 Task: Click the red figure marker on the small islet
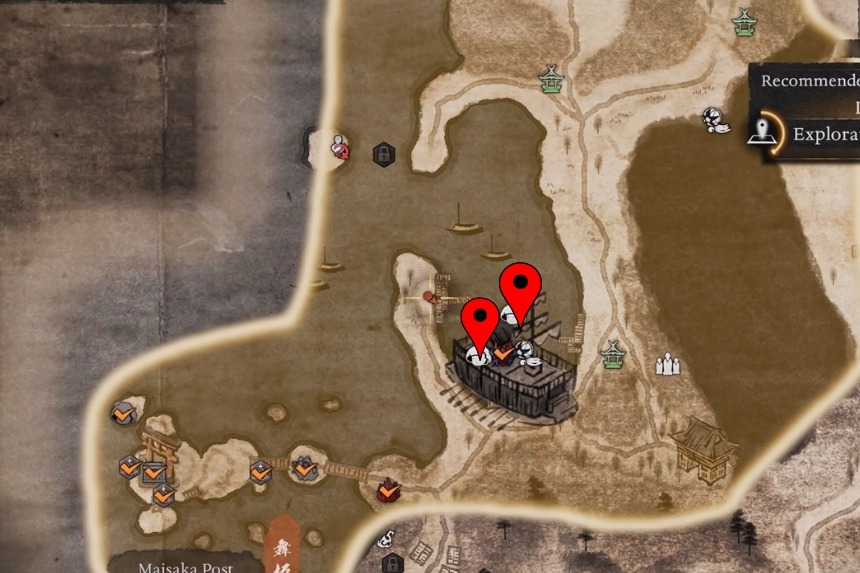click(341, 147)
